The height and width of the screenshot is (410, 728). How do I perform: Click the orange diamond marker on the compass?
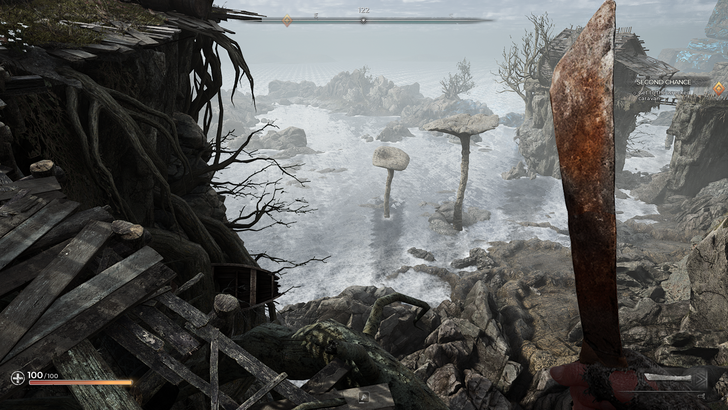click(287, 20)
